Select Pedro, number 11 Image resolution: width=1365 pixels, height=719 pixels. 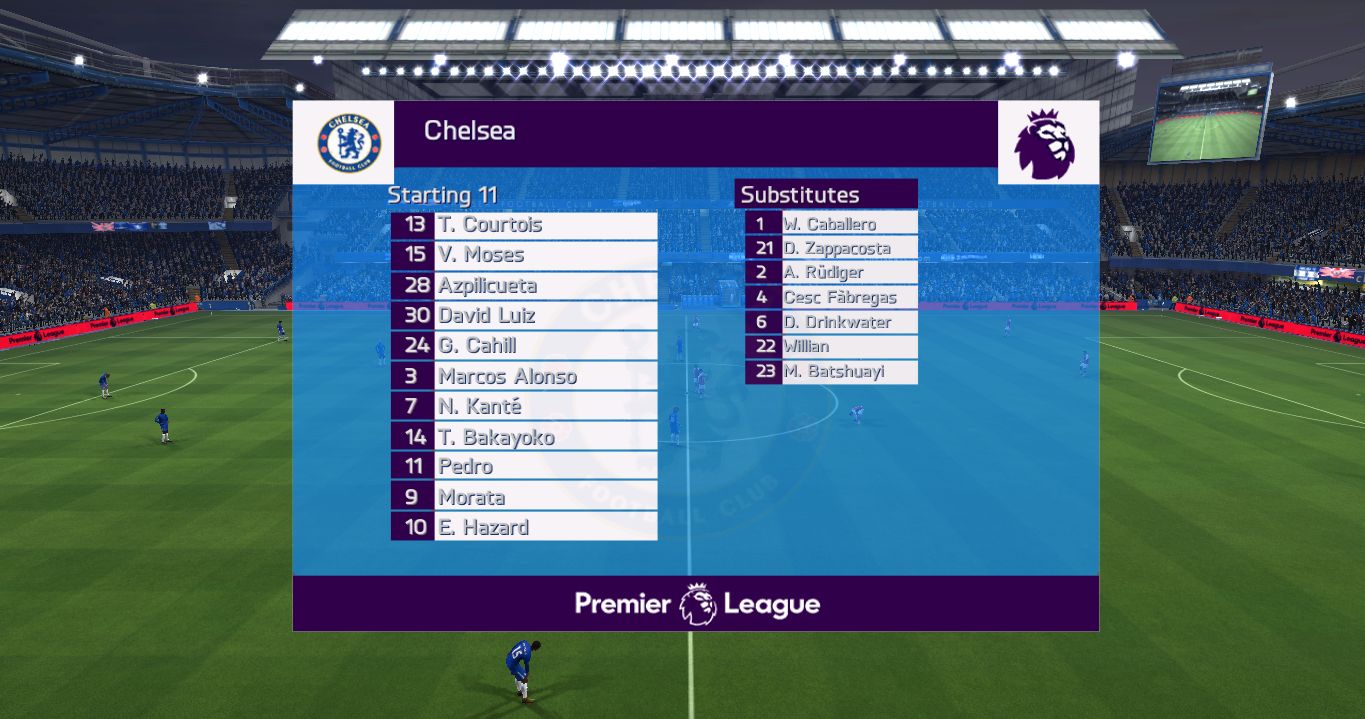[x=524, y=467]
